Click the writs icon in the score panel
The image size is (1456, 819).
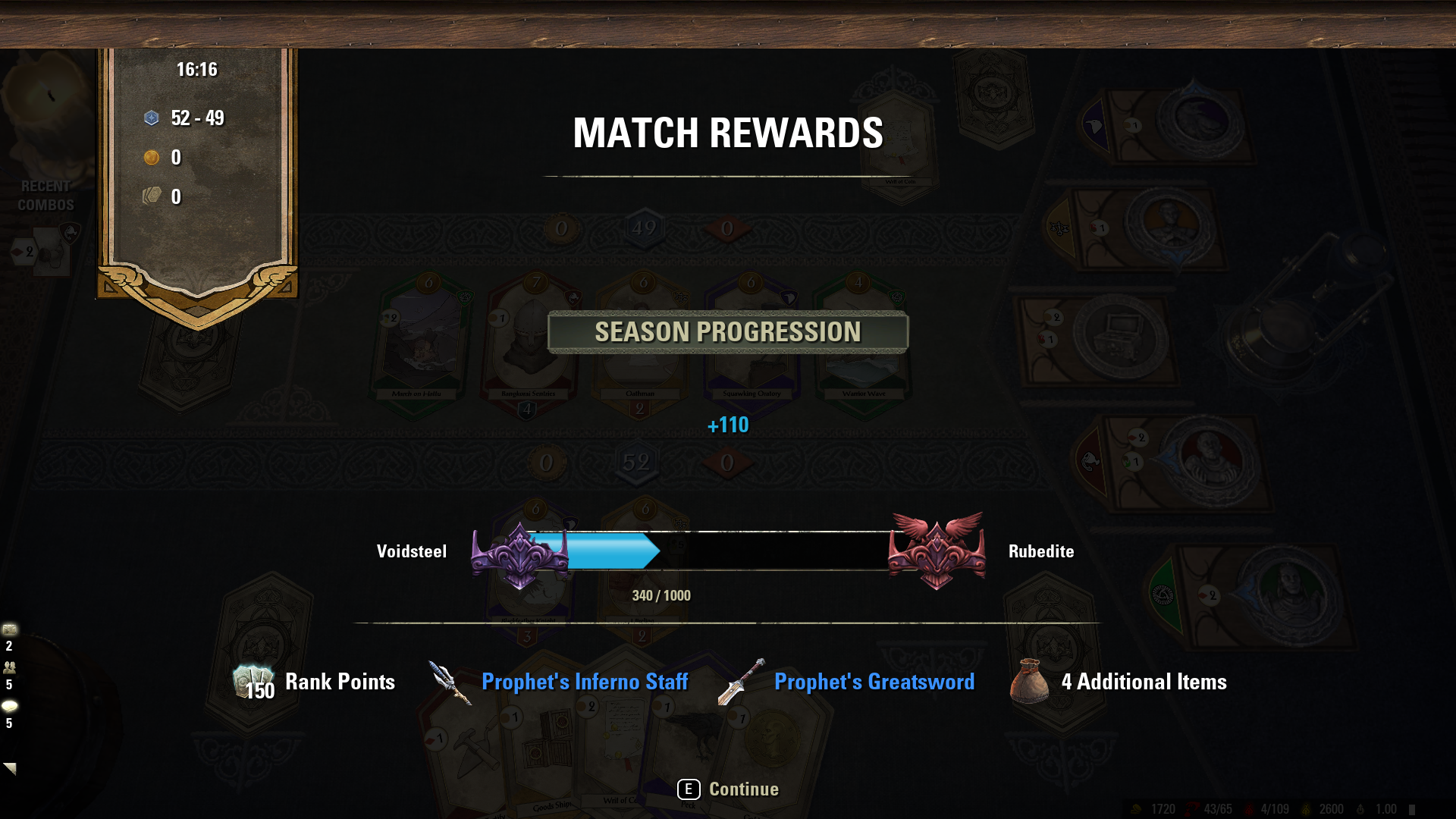152,196
